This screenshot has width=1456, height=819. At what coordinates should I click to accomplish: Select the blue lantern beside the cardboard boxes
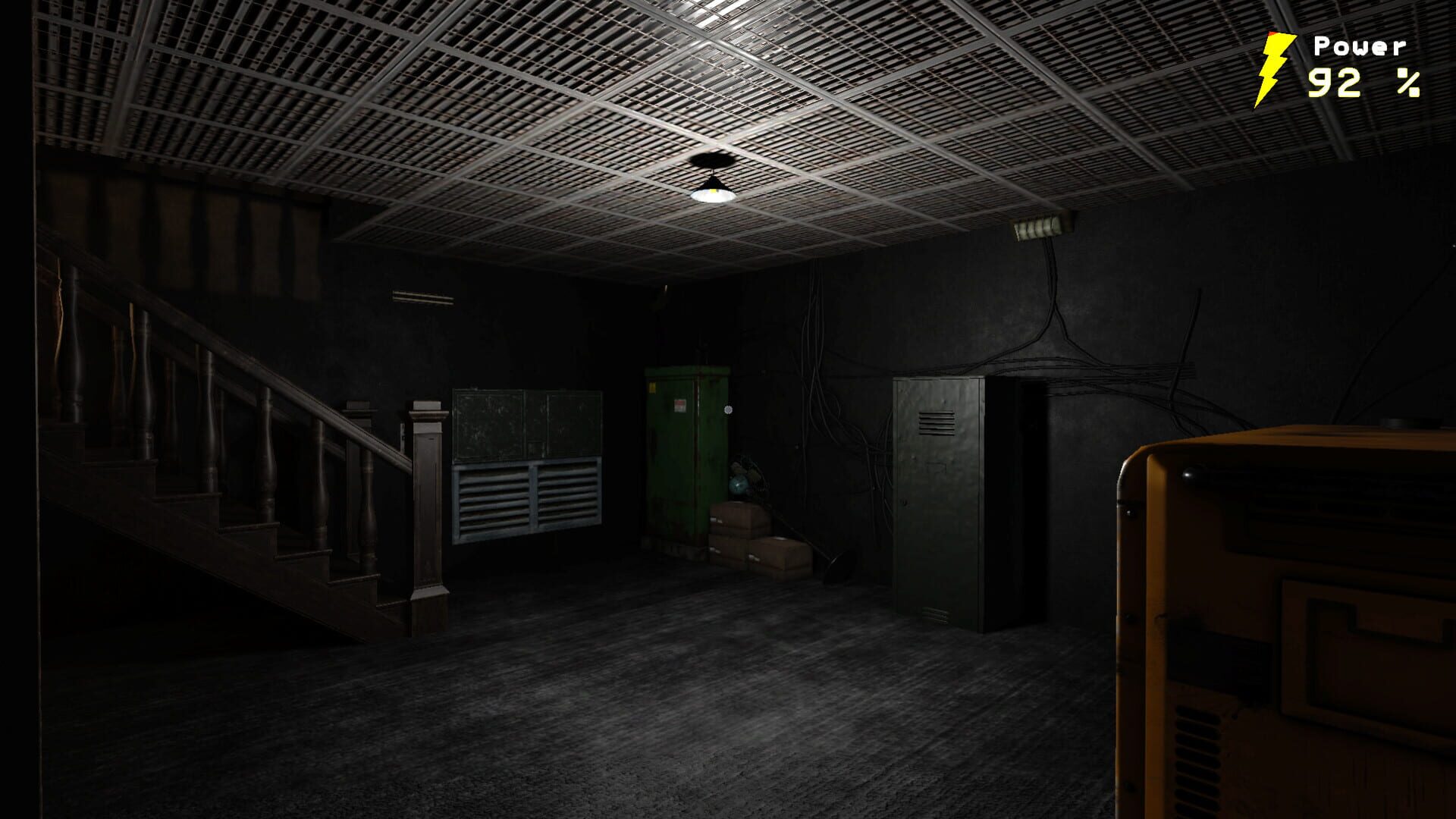click(x=739, y=484)
